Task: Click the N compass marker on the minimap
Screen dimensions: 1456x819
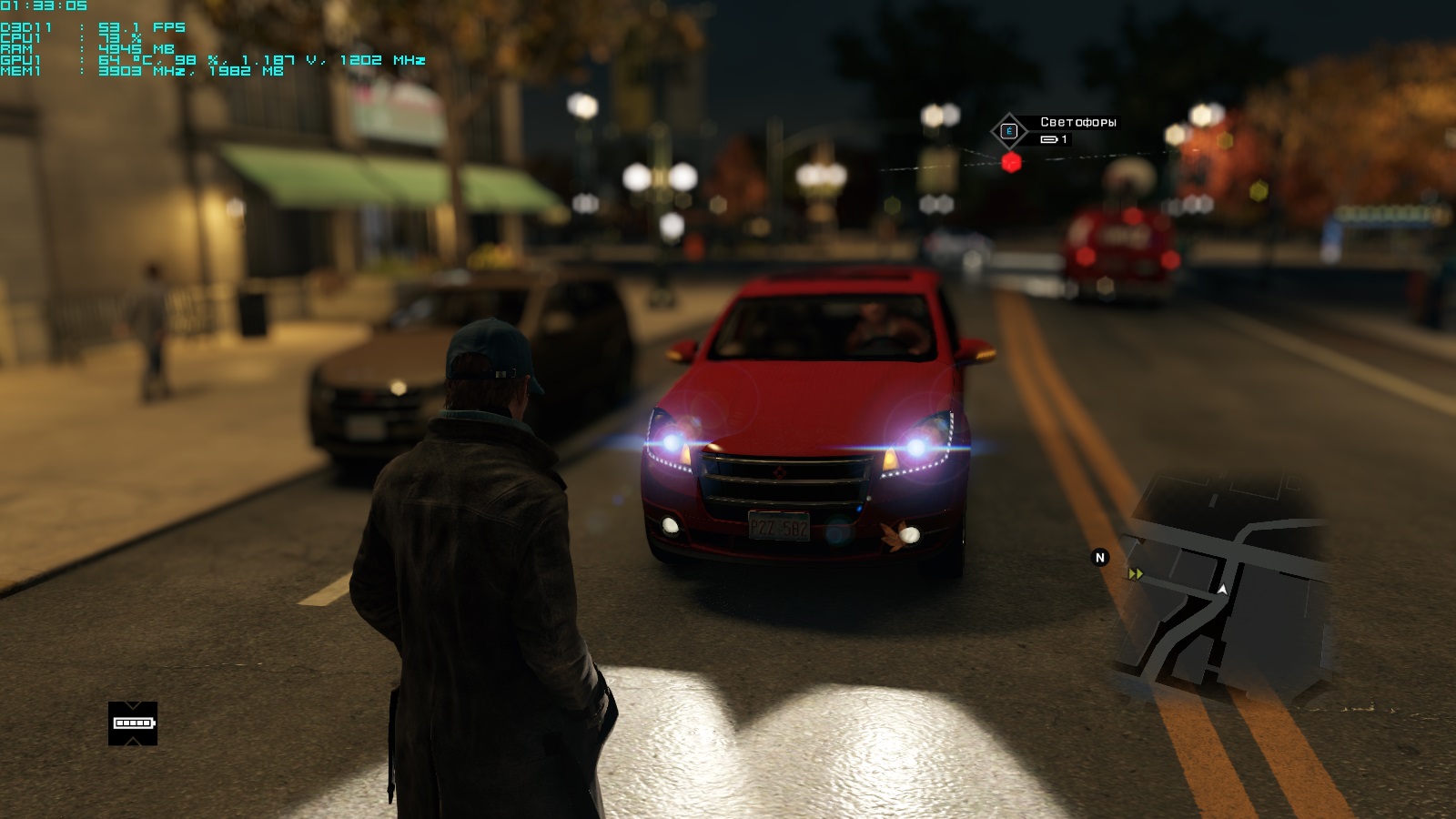Action: click(1100, 558)
